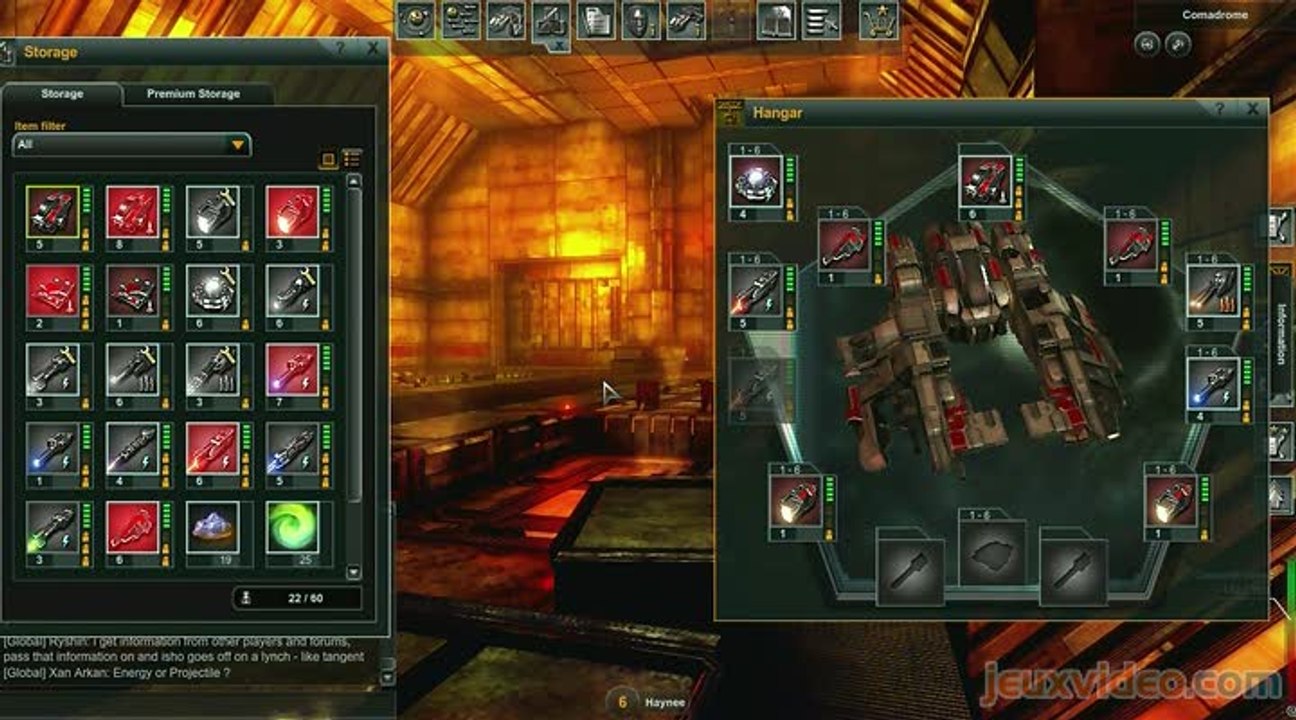Open the shopping cart icon in top toolbar

[878, 20]
